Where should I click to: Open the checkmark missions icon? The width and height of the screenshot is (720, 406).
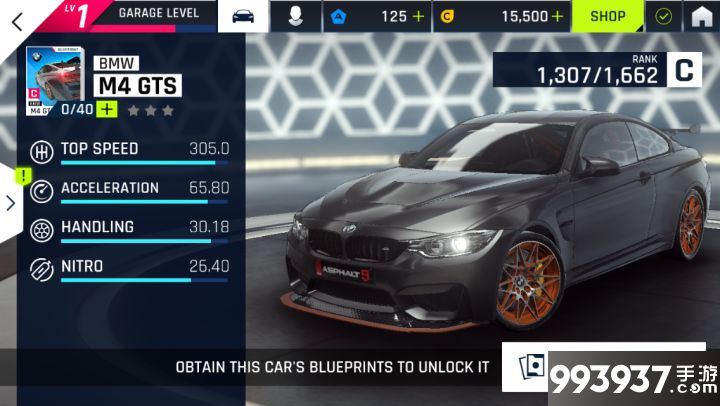click(663, 16)
